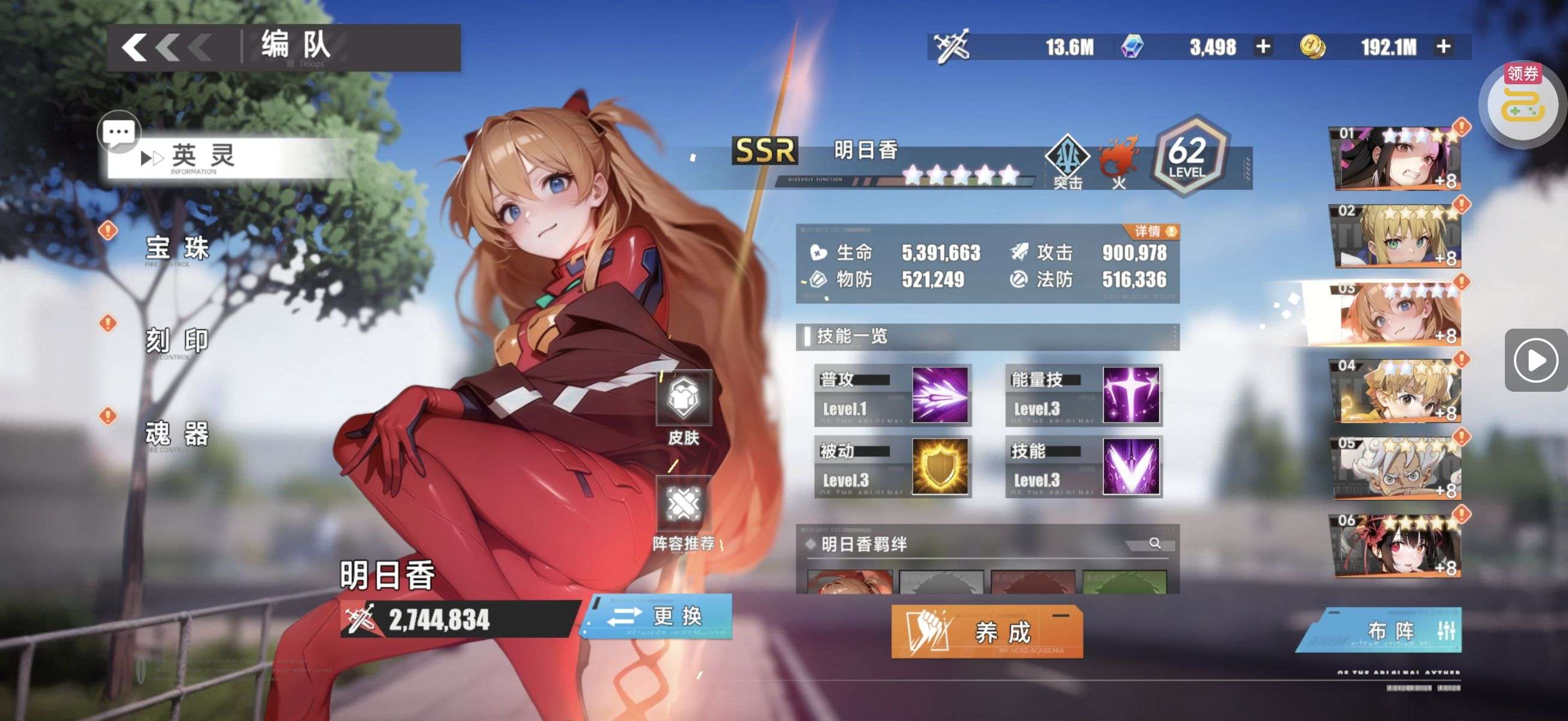This screenshot has width=1568, height=721.
Task: Open the 养成 training button
Action: (x=986, y=632)
